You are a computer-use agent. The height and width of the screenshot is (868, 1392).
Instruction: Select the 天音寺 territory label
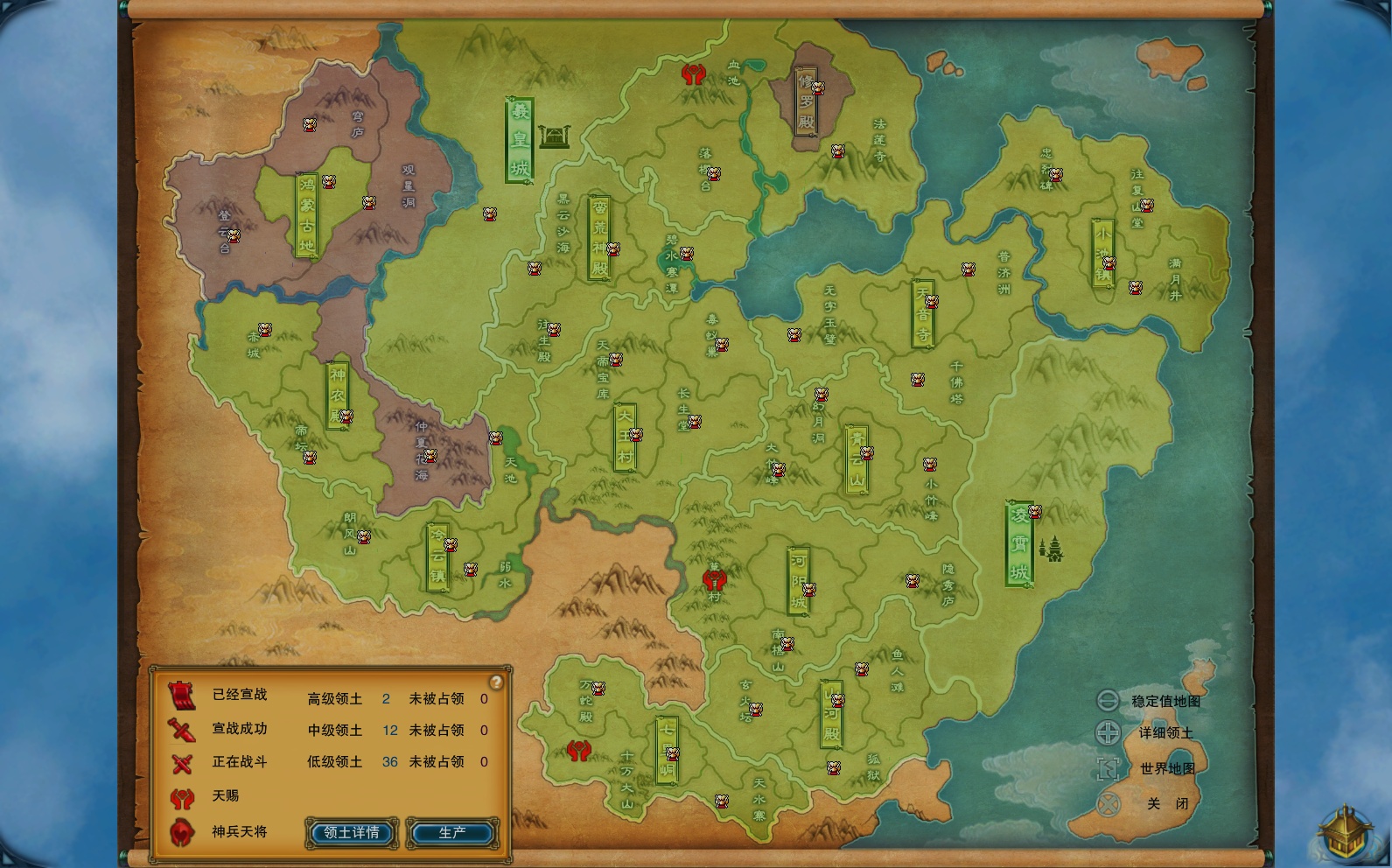pyautogui.click(x=922, y=313)
